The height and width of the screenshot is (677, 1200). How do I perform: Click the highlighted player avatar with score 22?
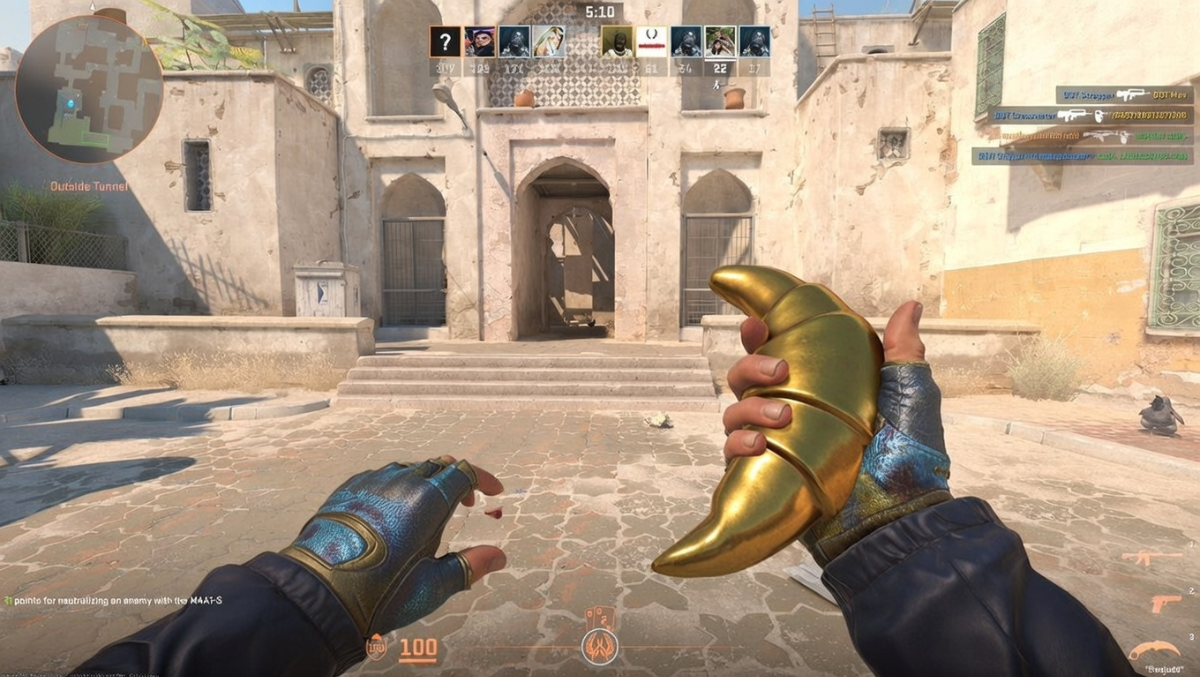(720, 41)
